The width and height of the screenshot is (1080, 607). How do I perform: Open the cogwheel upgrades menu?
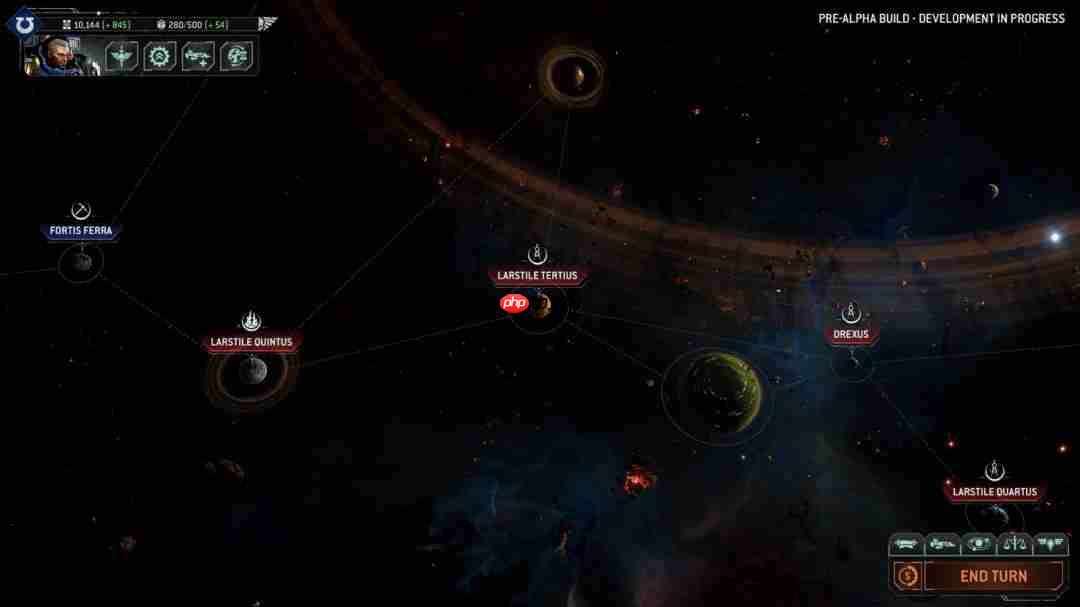pyautogui.click(x=159, y=56)
